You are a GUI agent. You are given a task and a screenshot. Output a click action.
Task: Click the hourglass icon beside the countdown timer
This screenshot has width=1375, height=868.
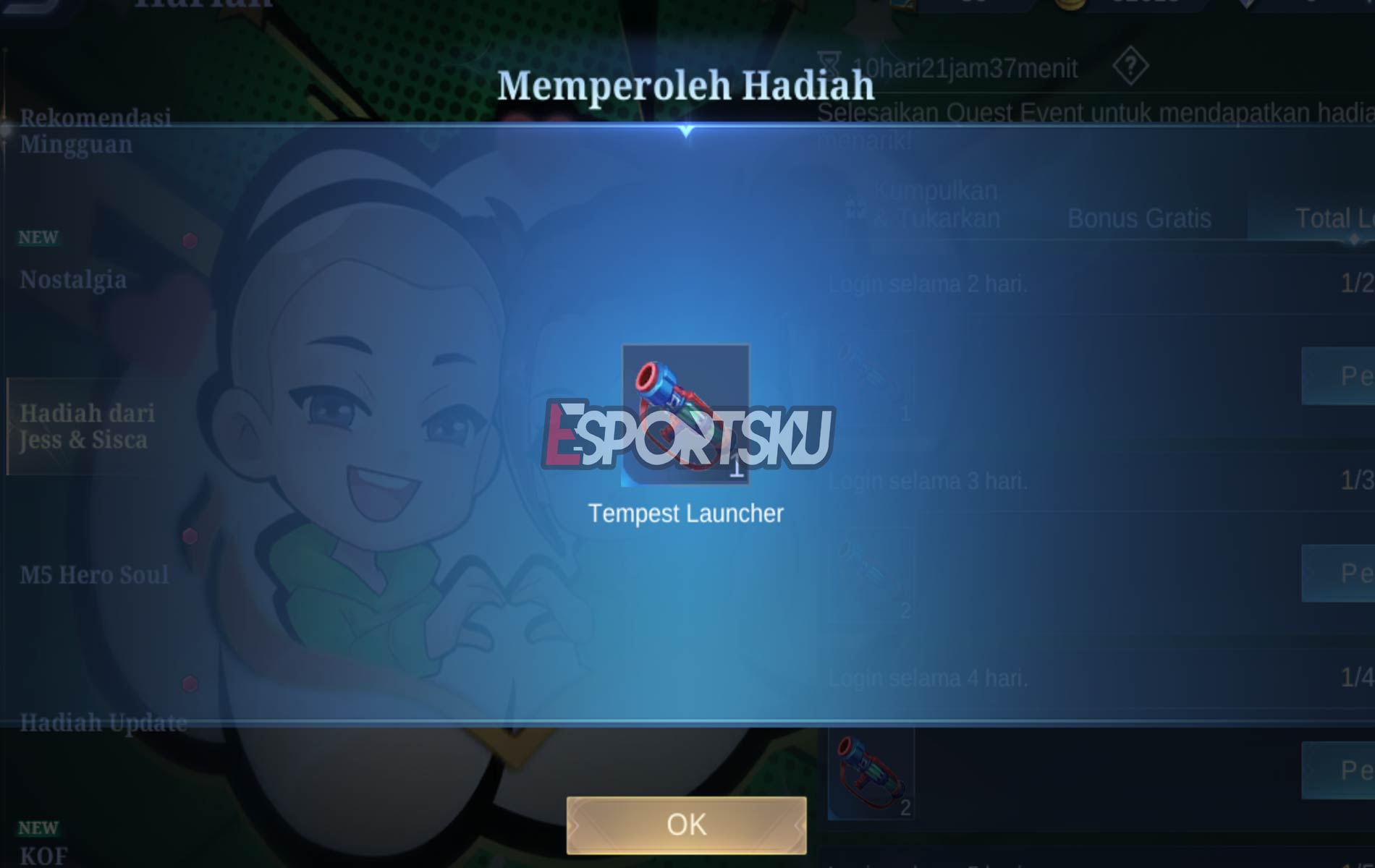[830, 65]
